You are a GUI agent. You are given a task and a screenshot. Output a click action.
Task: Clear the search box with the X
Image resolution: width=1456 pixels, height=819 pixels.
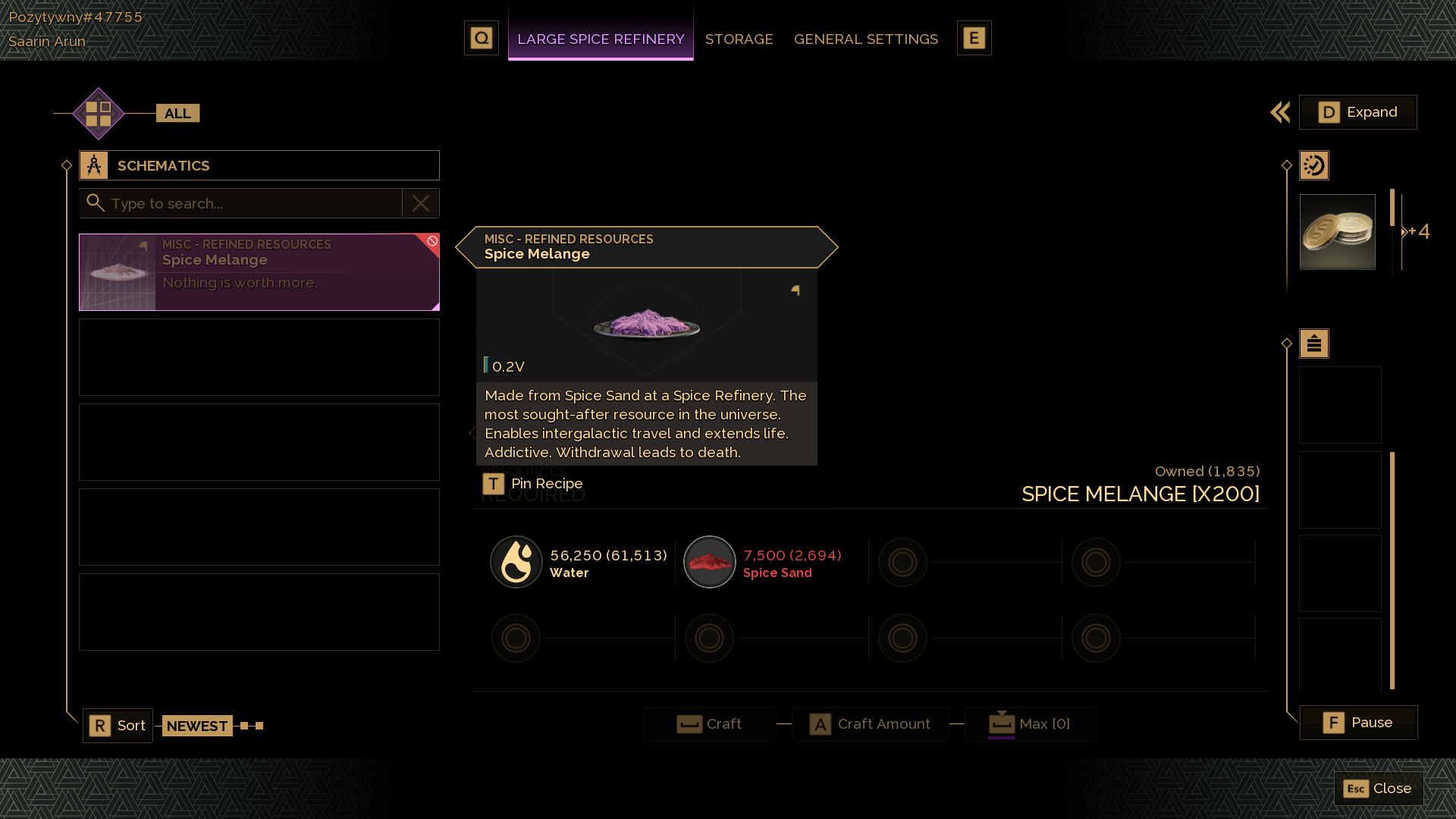pos(421,203)
